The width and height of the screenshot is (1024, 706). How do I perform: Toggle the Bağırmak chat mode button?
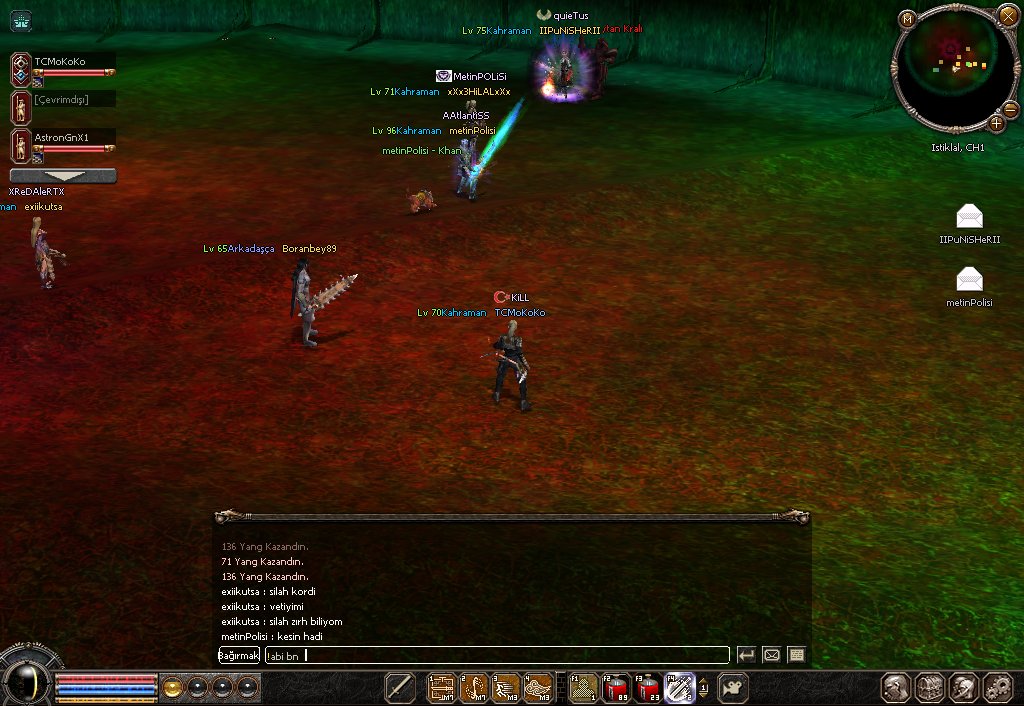coord(239,656)
